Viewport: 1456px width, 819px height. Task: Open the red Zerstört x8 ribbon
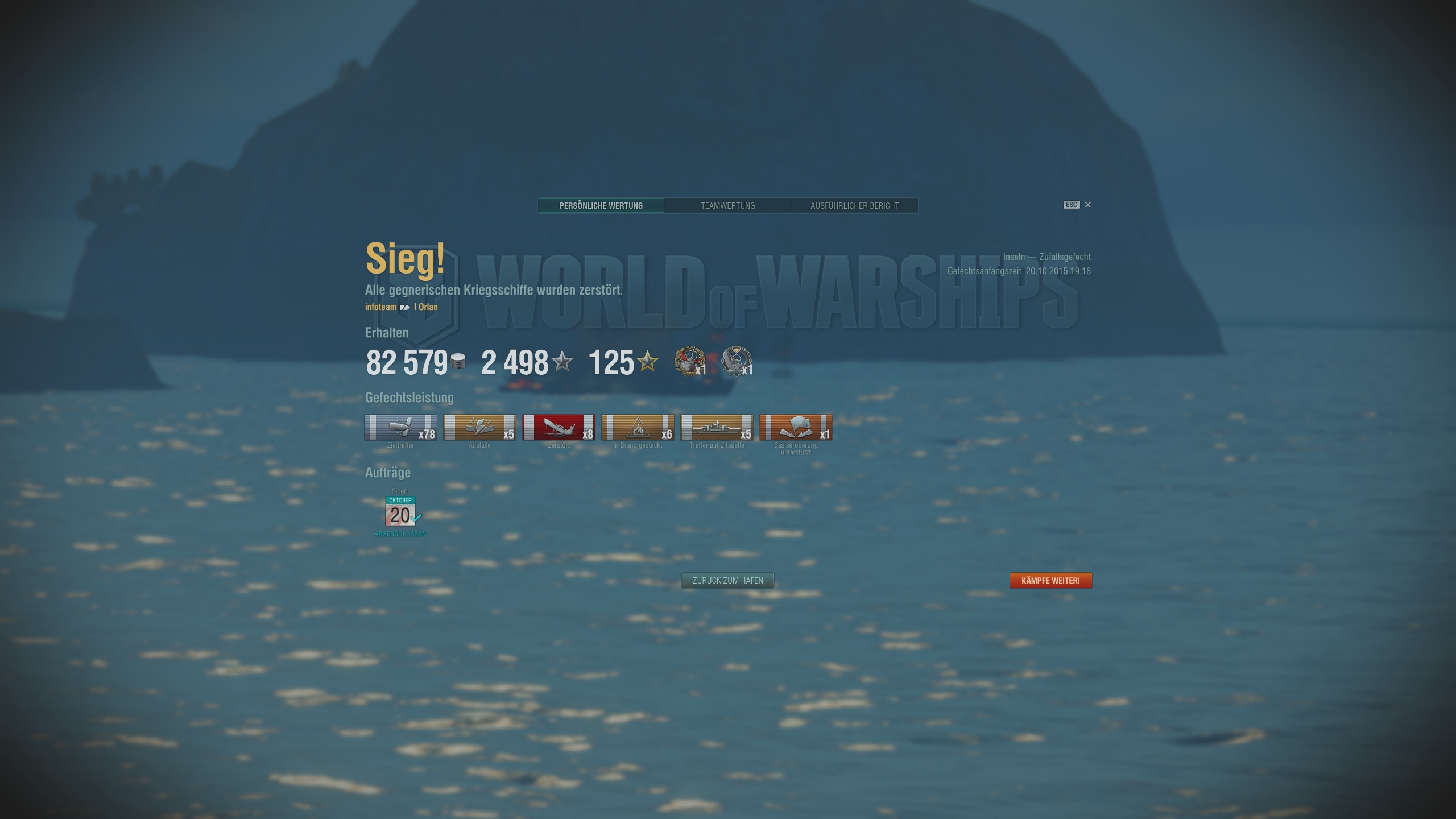point(559,428)
